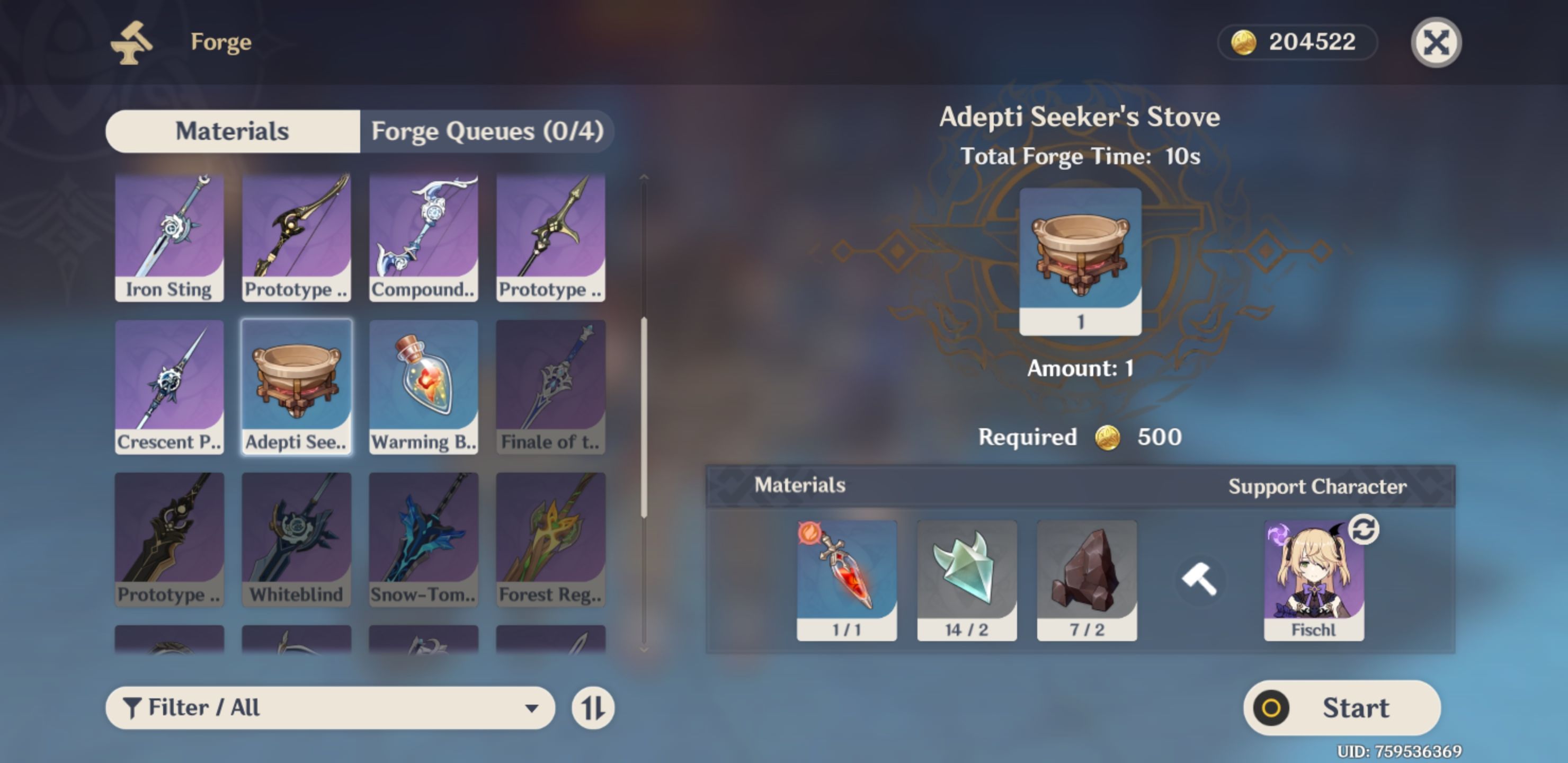Viewport: 1568px width, 763px height.
Task: Select the Materials tab
Action: 233,131
